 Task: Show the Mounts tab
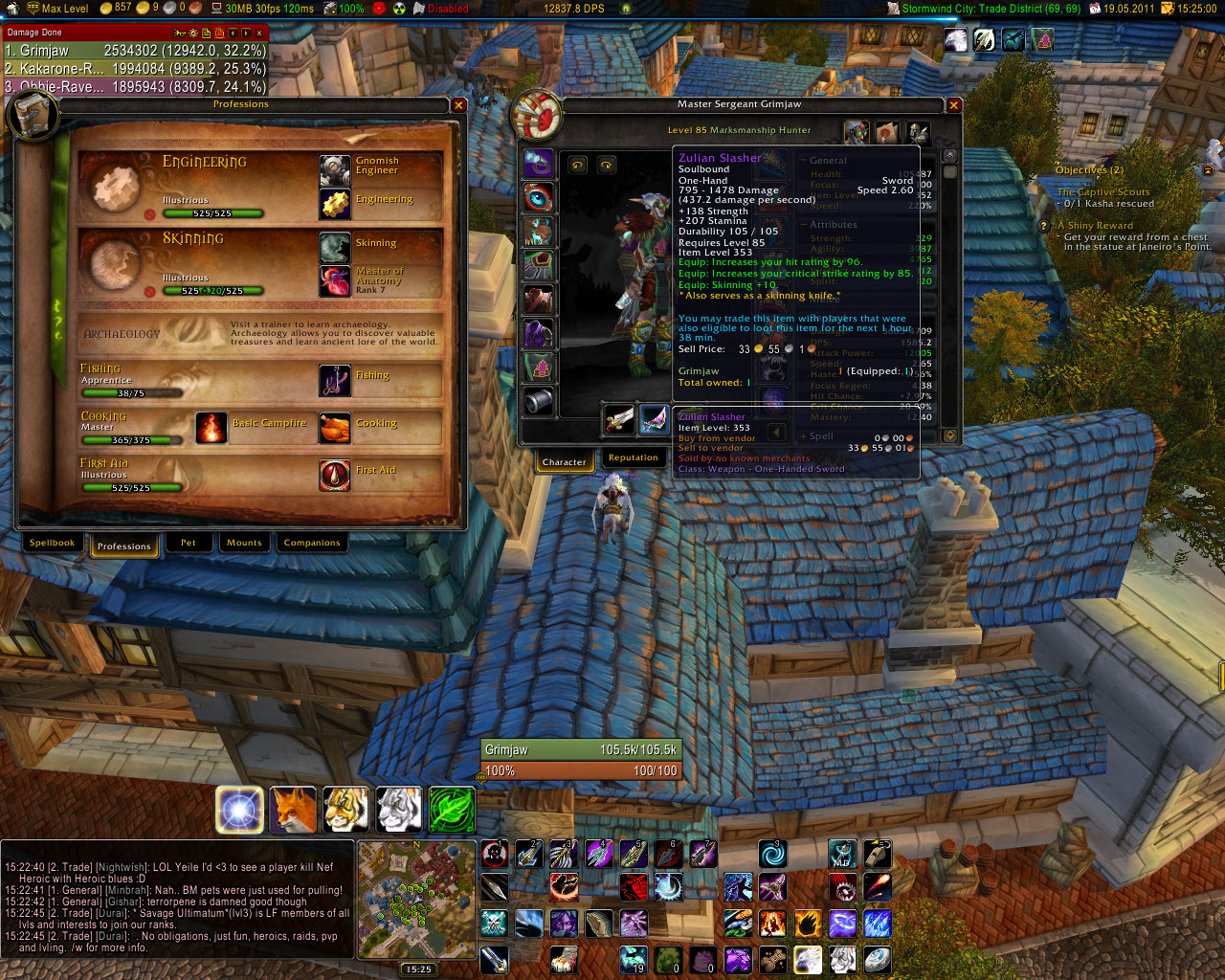point(244,543)
